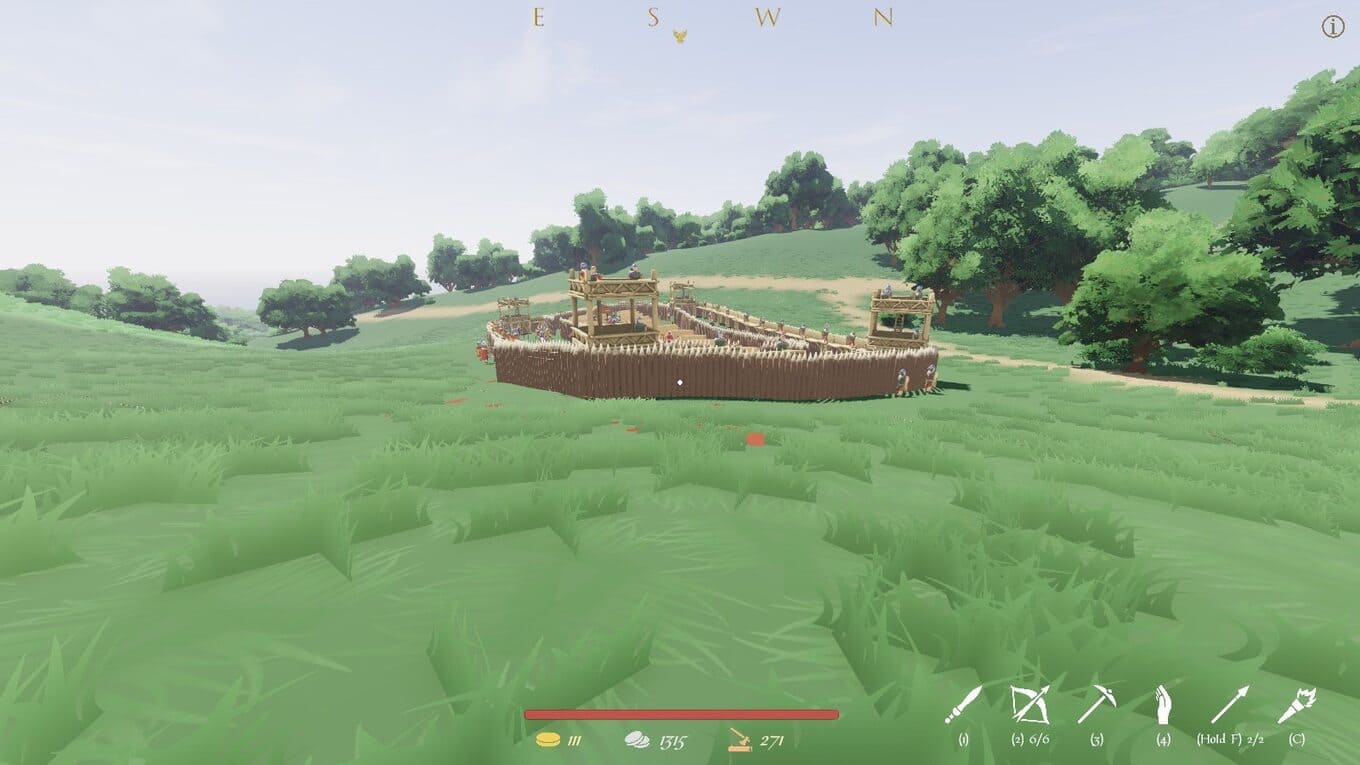Choose the pickaxe tool

pyautogui.click(x=1096, y=704)
